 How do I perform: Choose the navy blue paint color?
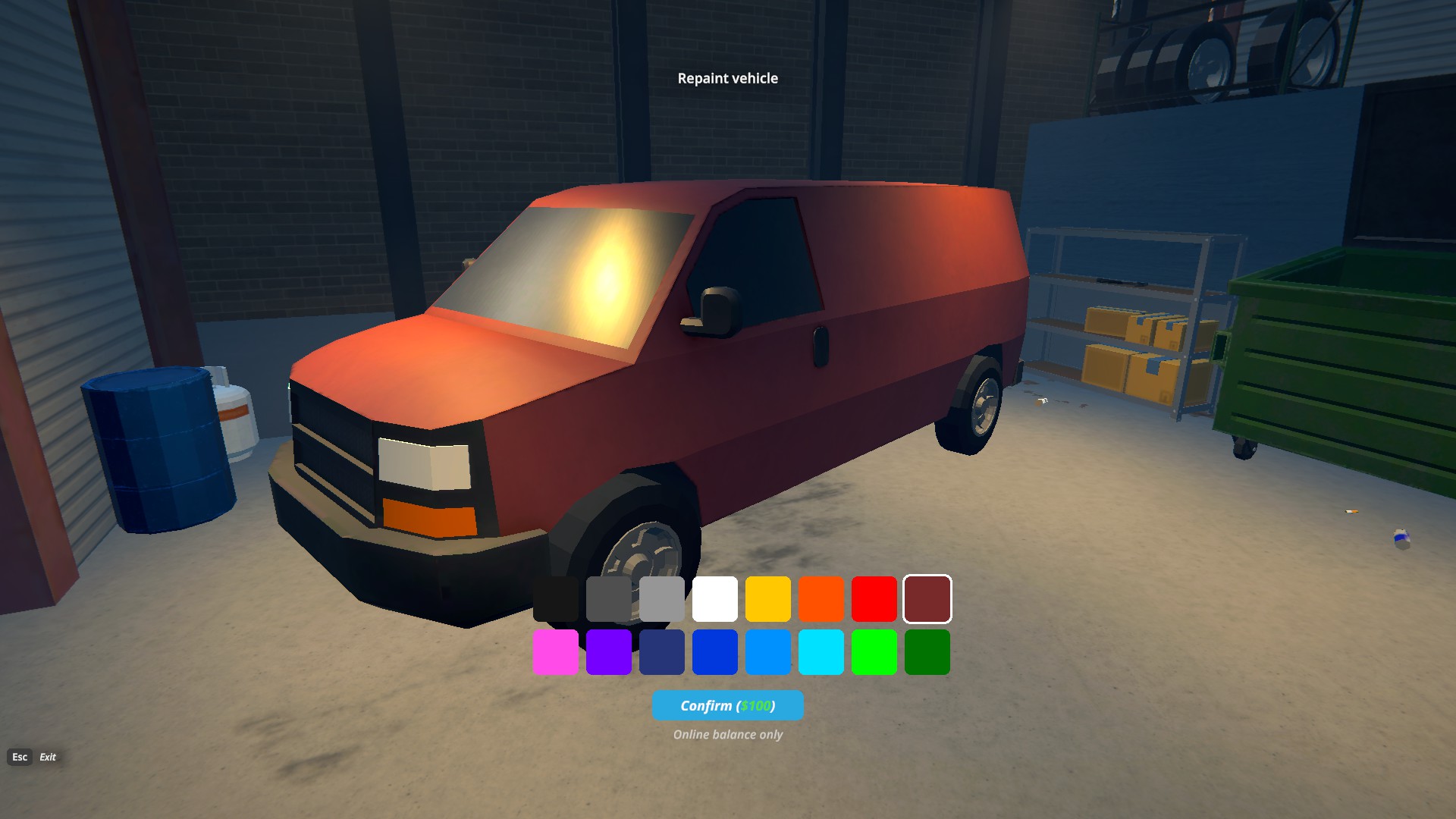(662, 652)
